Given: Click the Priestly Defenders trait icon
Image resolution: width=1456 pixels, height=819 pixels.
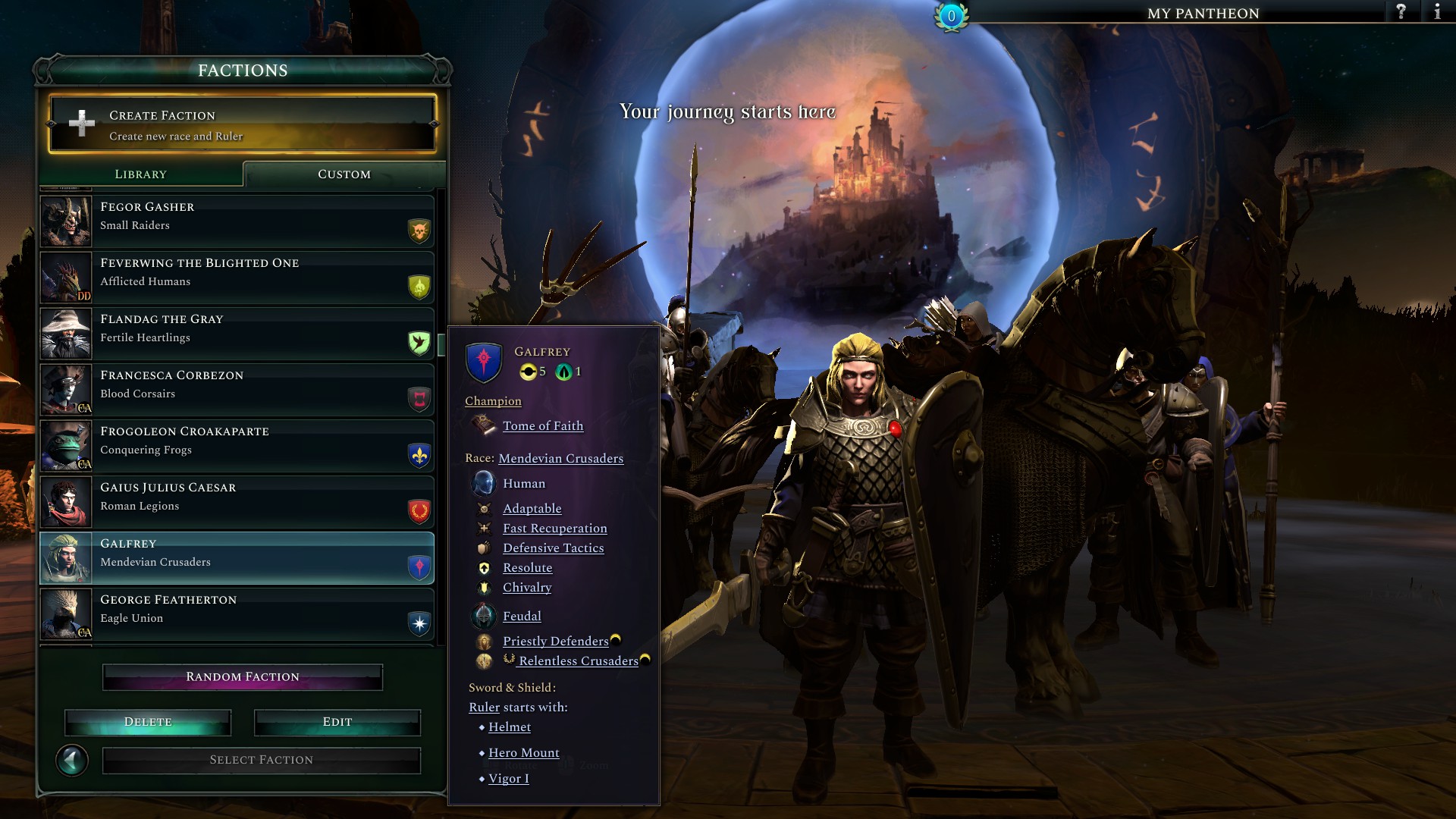Looking at the screenshot, I should (x=483, y=642).
